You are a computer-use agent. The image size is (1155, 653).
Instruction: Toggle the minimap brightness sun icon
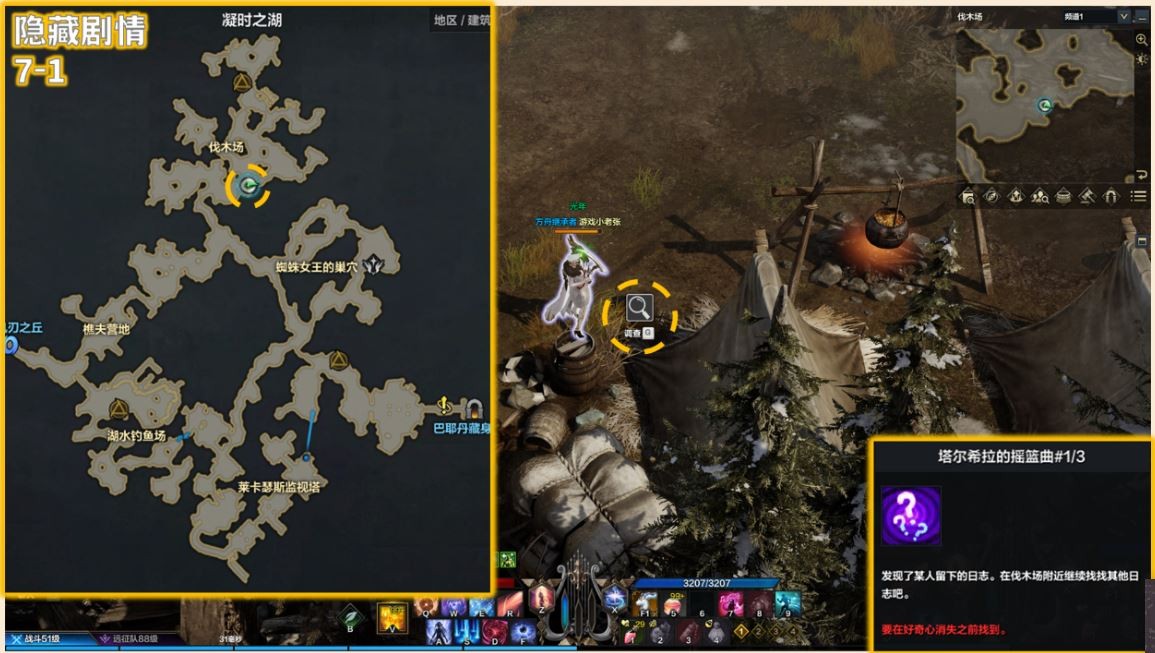1142,60
